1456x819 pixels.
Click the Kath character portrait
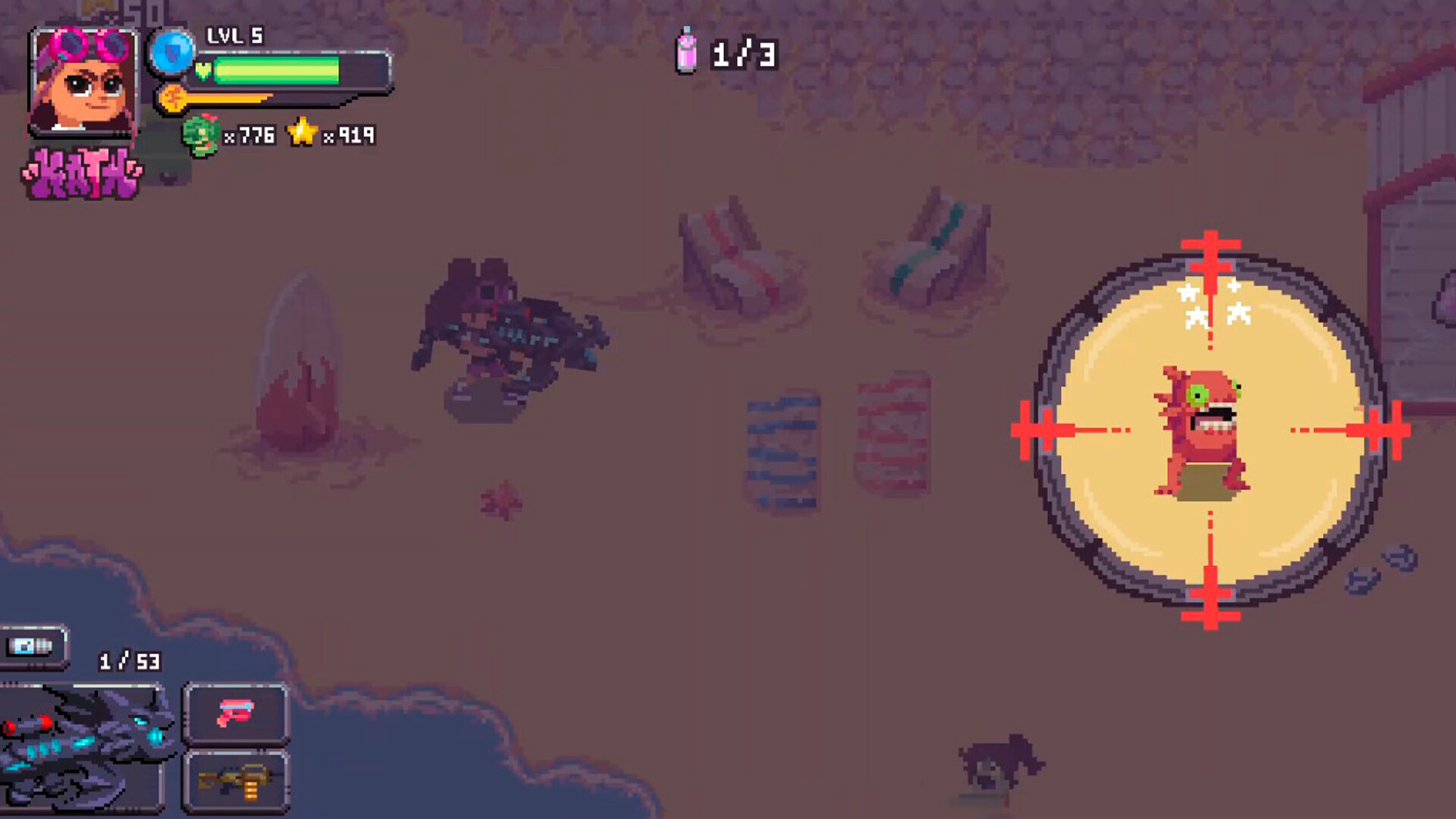click(83, 82)
